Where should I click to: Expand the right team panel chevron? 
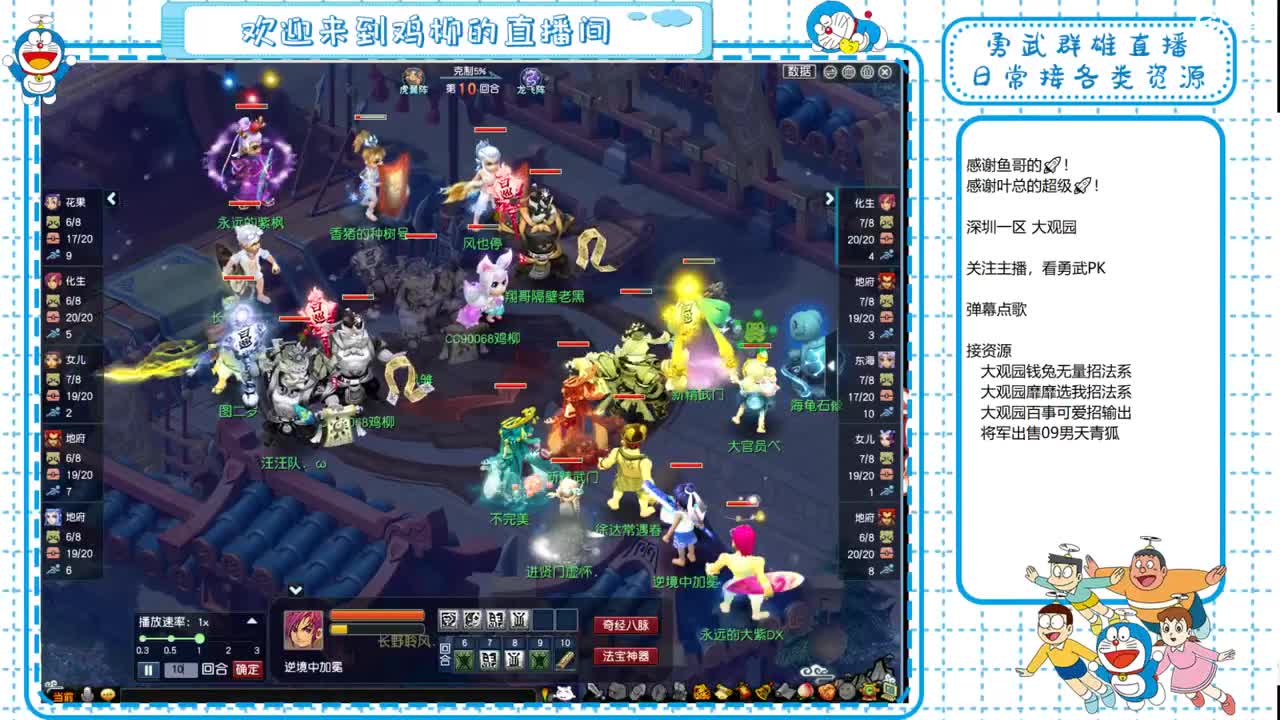point(828,198)
